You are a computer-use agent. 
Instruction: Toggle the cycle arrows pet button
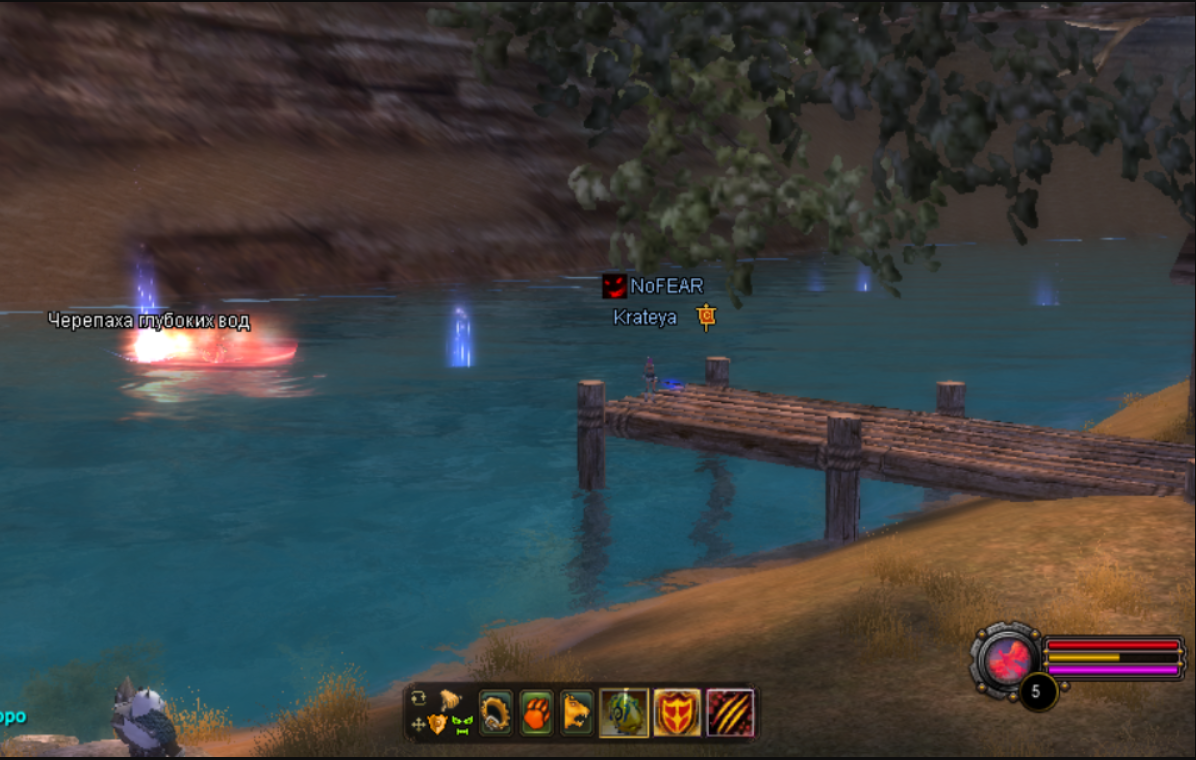click(x=418, y=698)
